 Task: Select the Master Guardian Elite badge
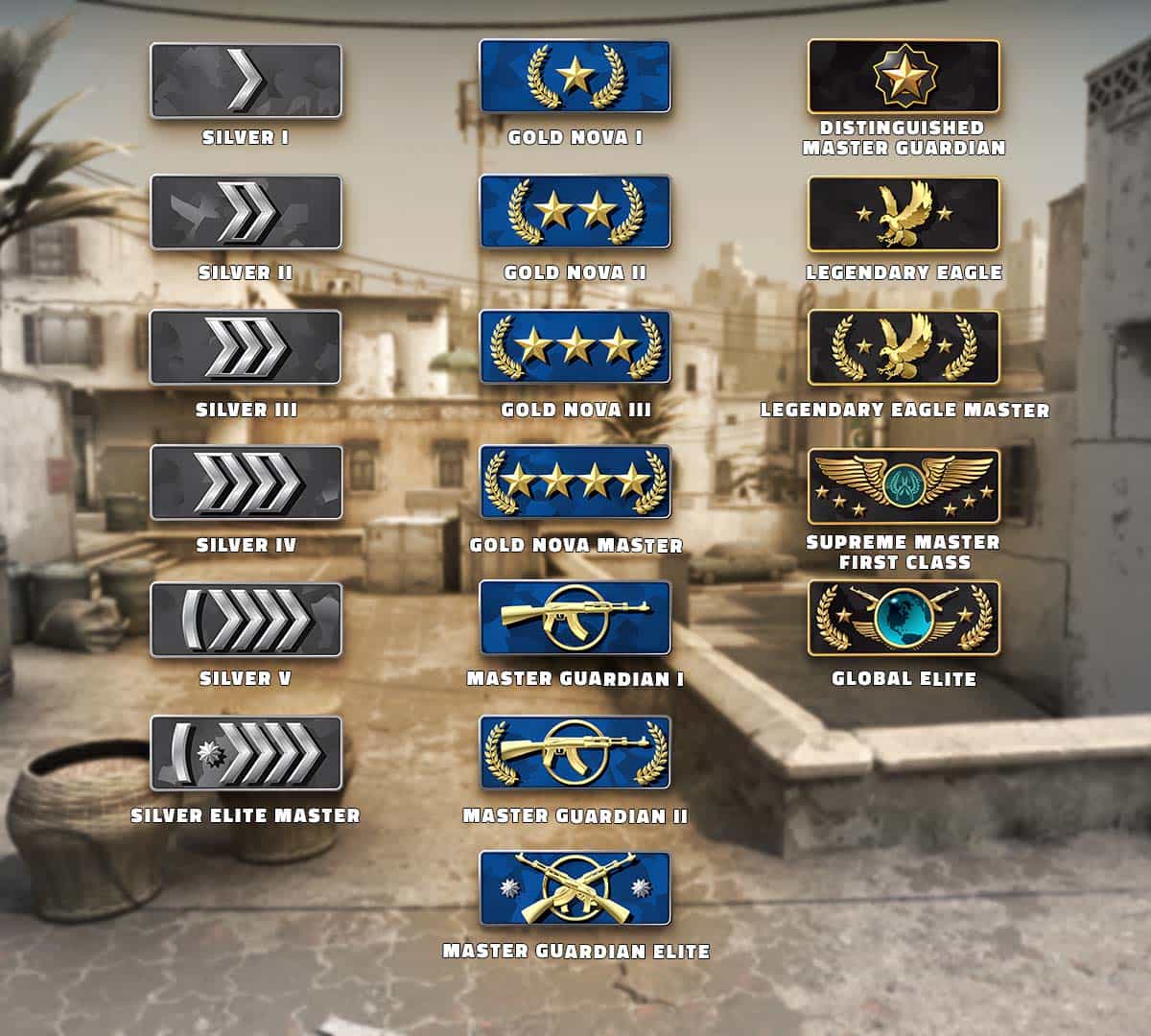(x=575, y=888)
